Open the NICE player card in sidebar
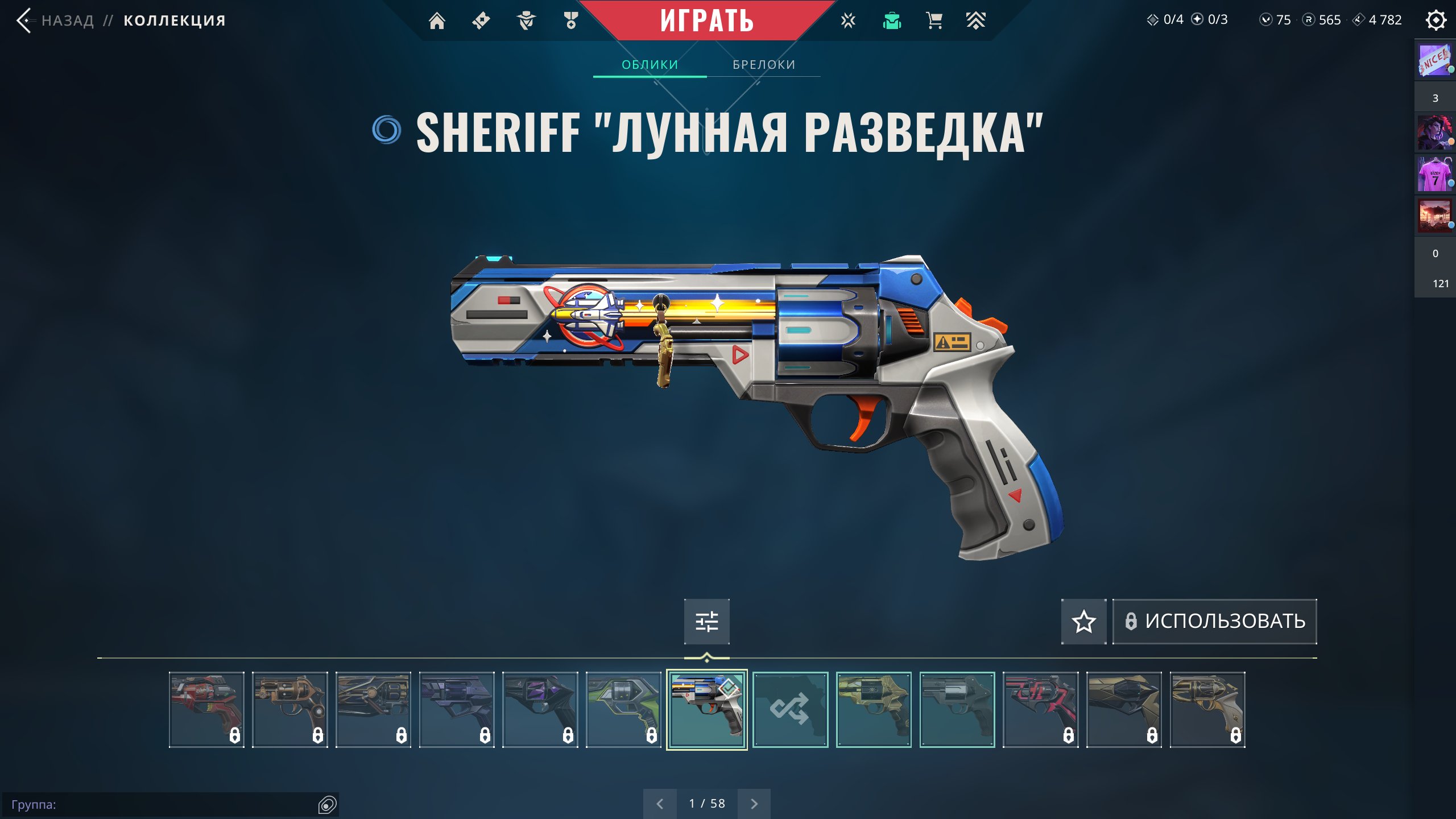 click(1434, 60)
